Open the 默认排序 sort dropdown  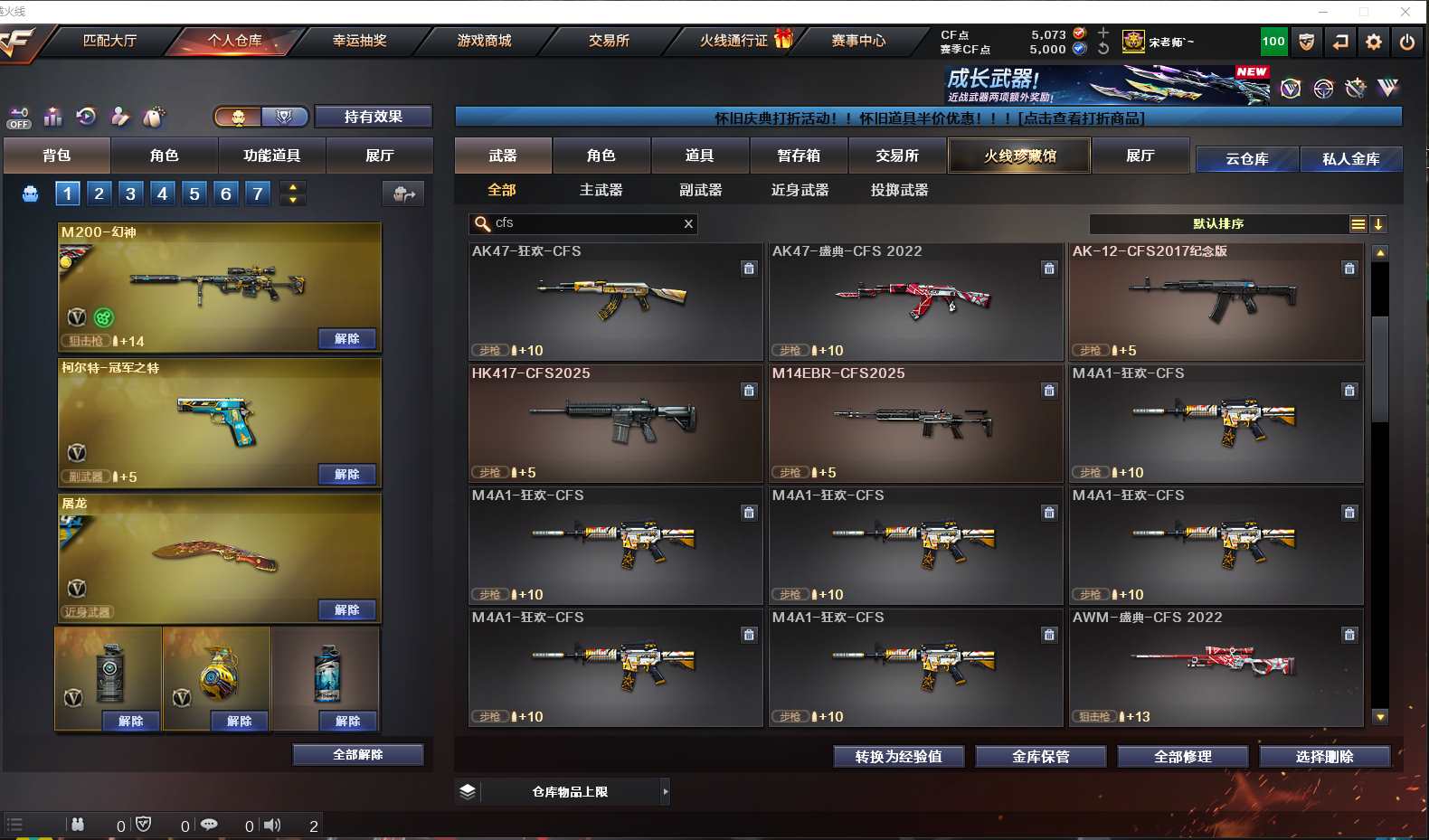[1219, 224]
